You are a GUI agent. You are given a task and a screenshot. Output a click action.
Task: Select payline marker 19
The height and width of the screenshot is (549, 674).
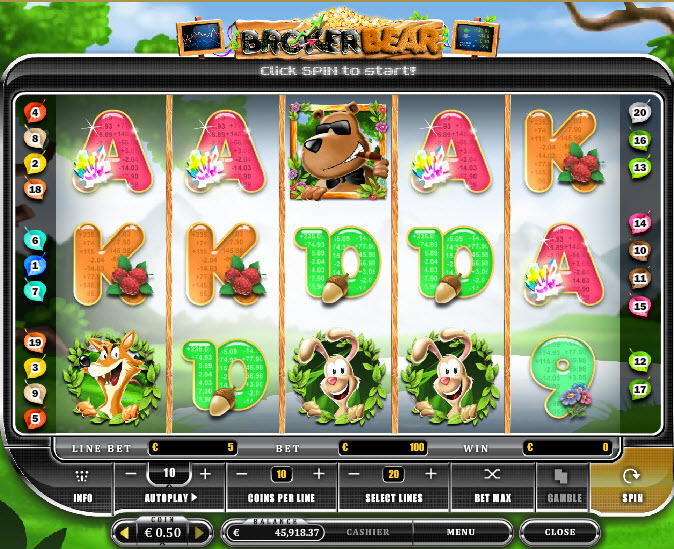pos(35,343)
